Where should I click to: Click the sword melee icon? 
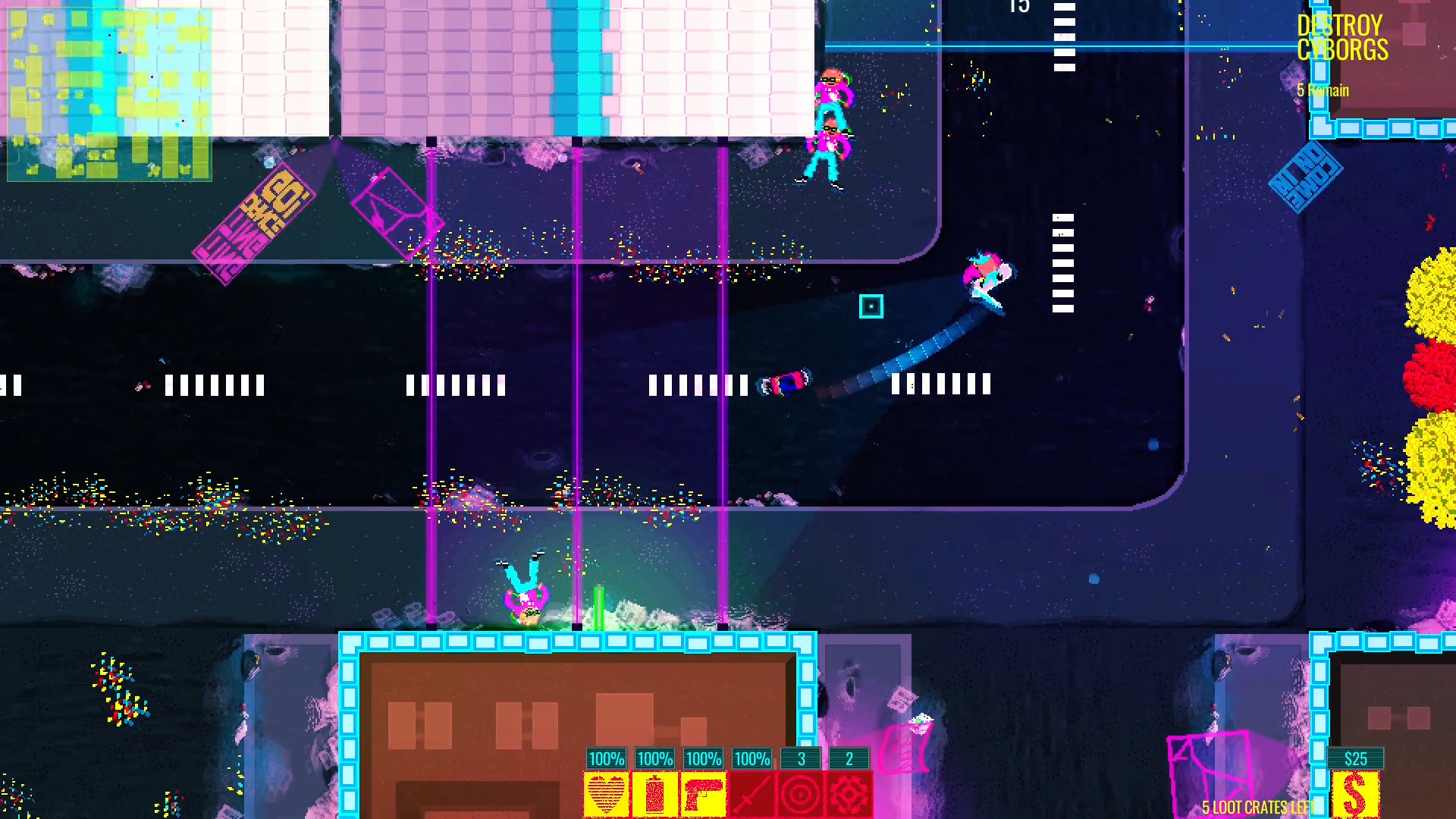coord(752,792)
